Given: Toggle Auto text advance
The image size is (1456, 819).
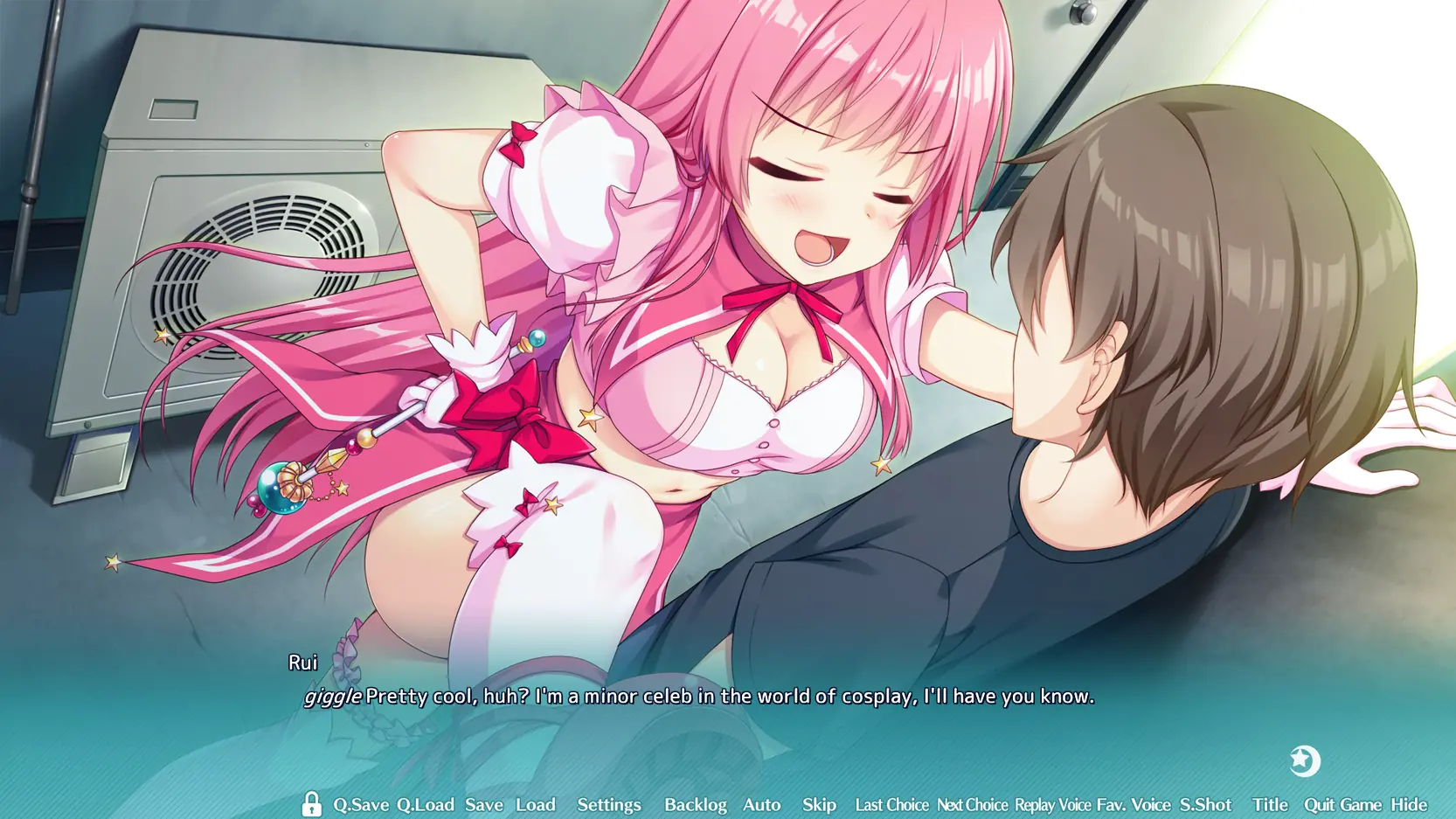Looking at the screenshot, I should (x=761, y=805).
